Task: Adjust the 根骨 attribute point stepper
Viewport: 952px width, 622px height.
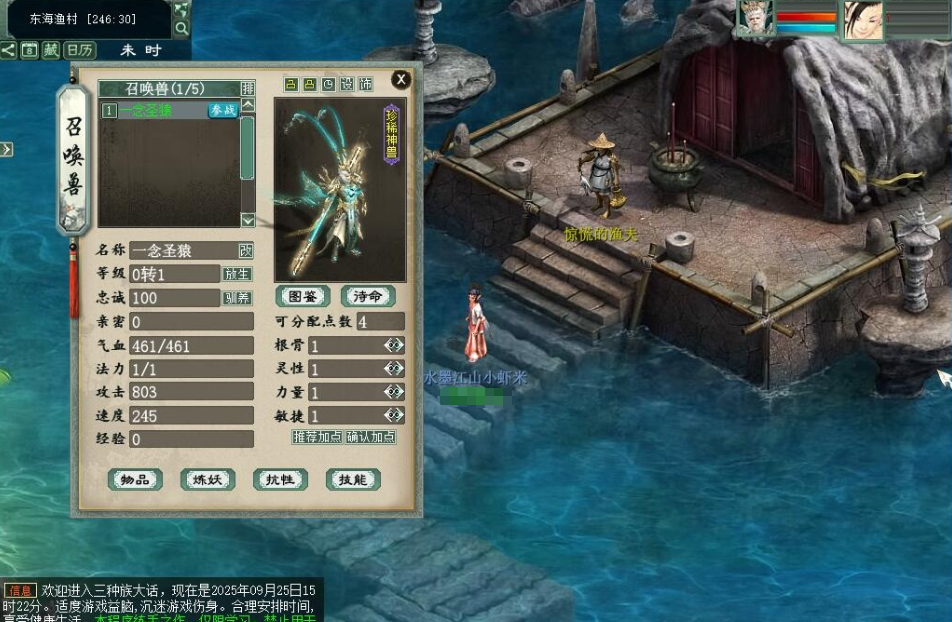Action: [x=394, y=346]
